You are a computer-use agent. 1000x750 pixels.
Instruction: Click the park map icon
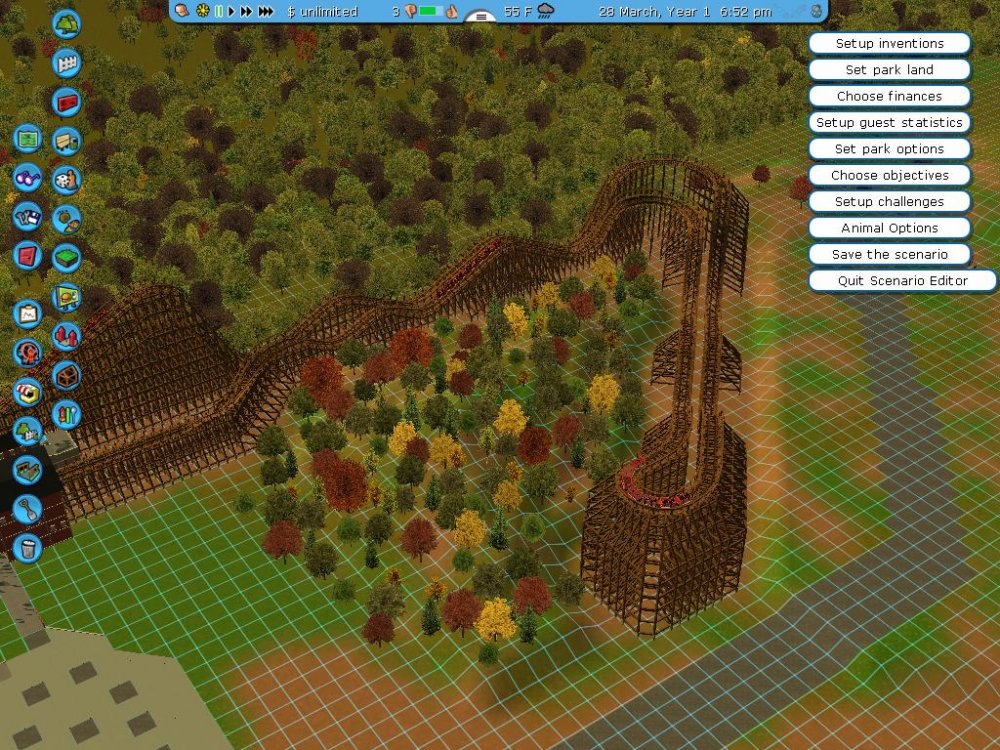pos(28,138)
